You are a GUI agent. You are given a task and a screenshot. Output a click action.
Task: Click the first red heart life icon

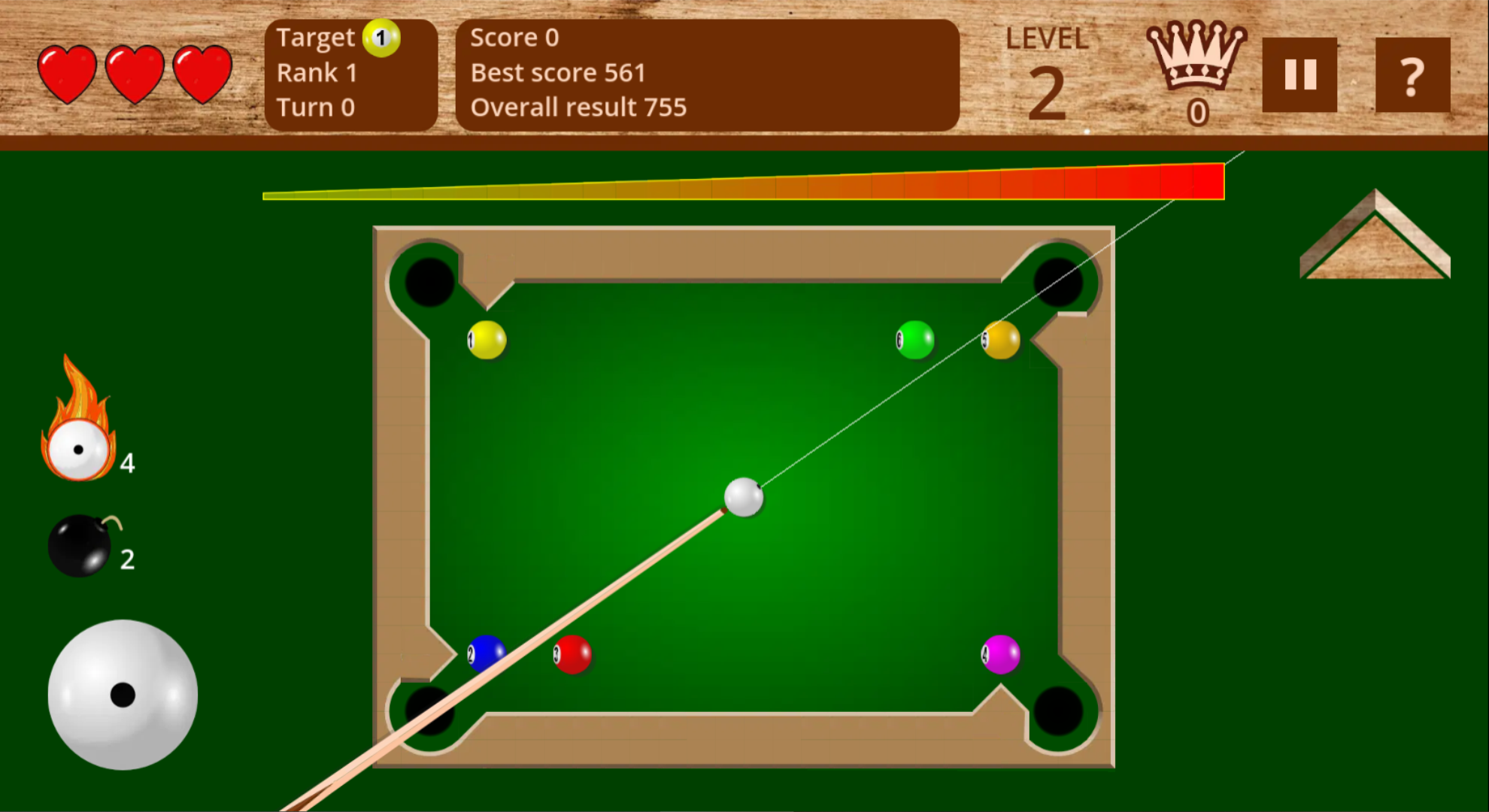(x=68, y=73)
